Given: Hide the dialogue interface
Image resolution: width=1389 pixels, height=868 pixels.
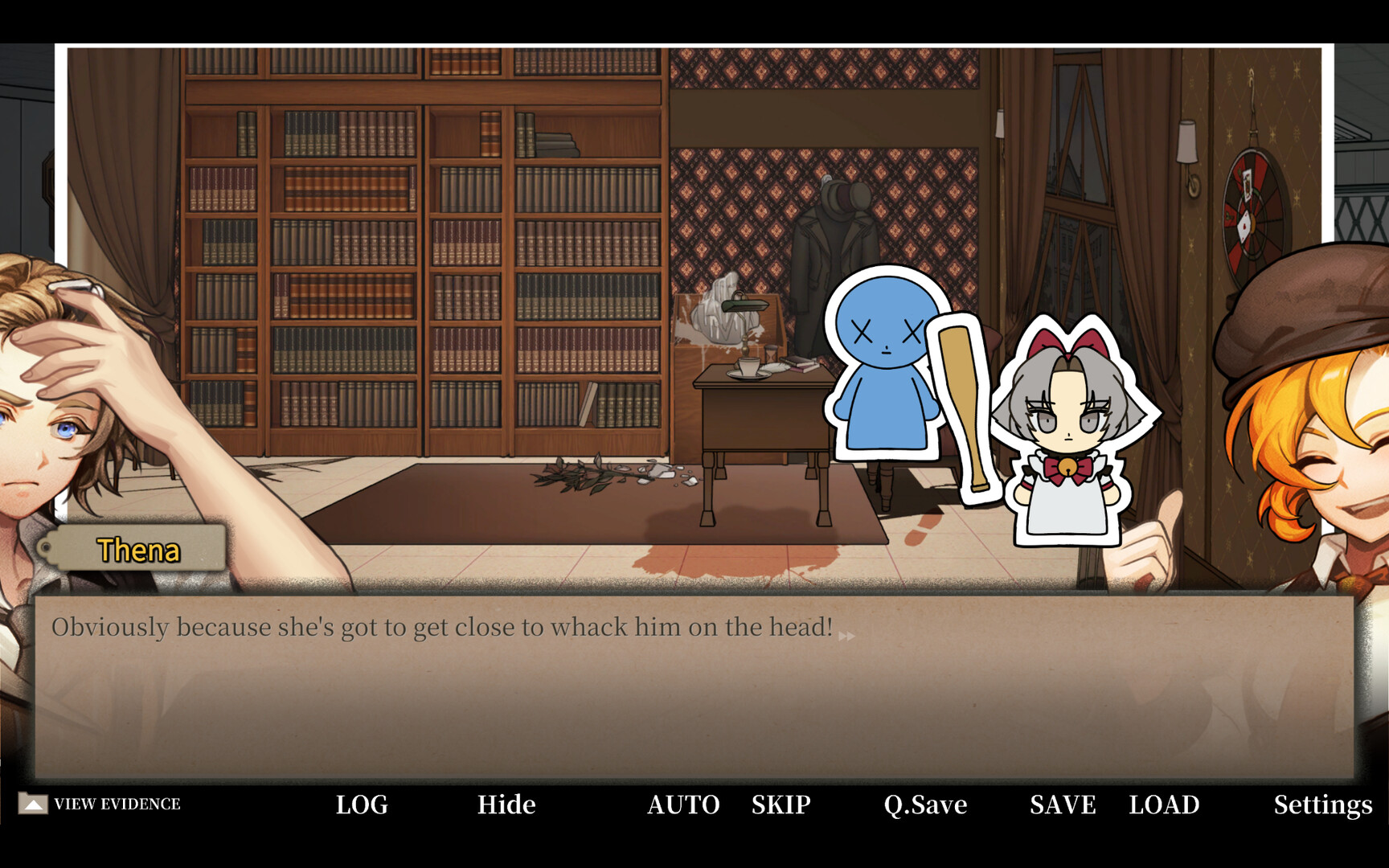Looking at the screenshot, I should 506,804.
